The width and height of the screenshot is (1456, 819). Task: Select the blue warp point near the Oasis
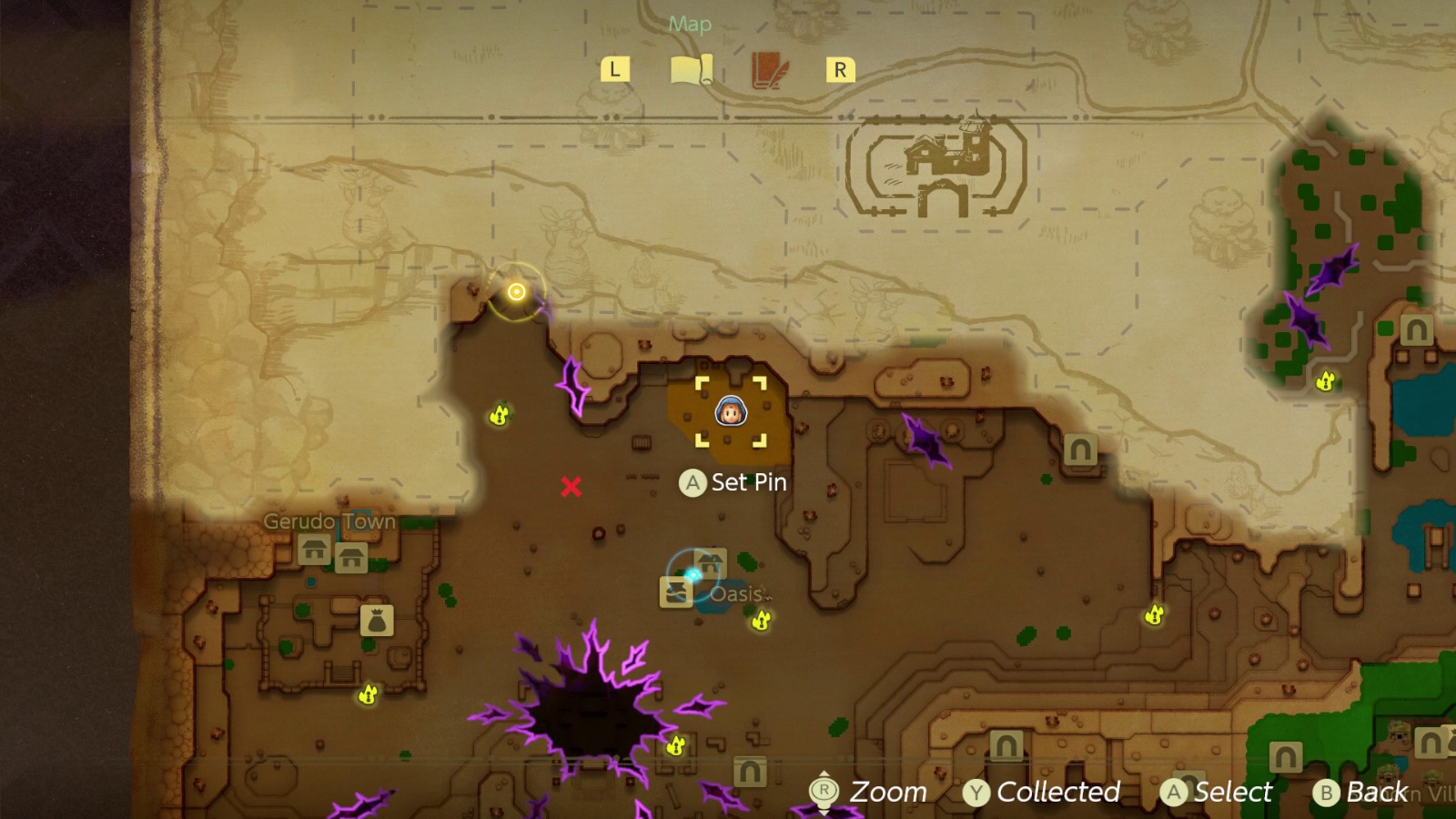(693, 572)
